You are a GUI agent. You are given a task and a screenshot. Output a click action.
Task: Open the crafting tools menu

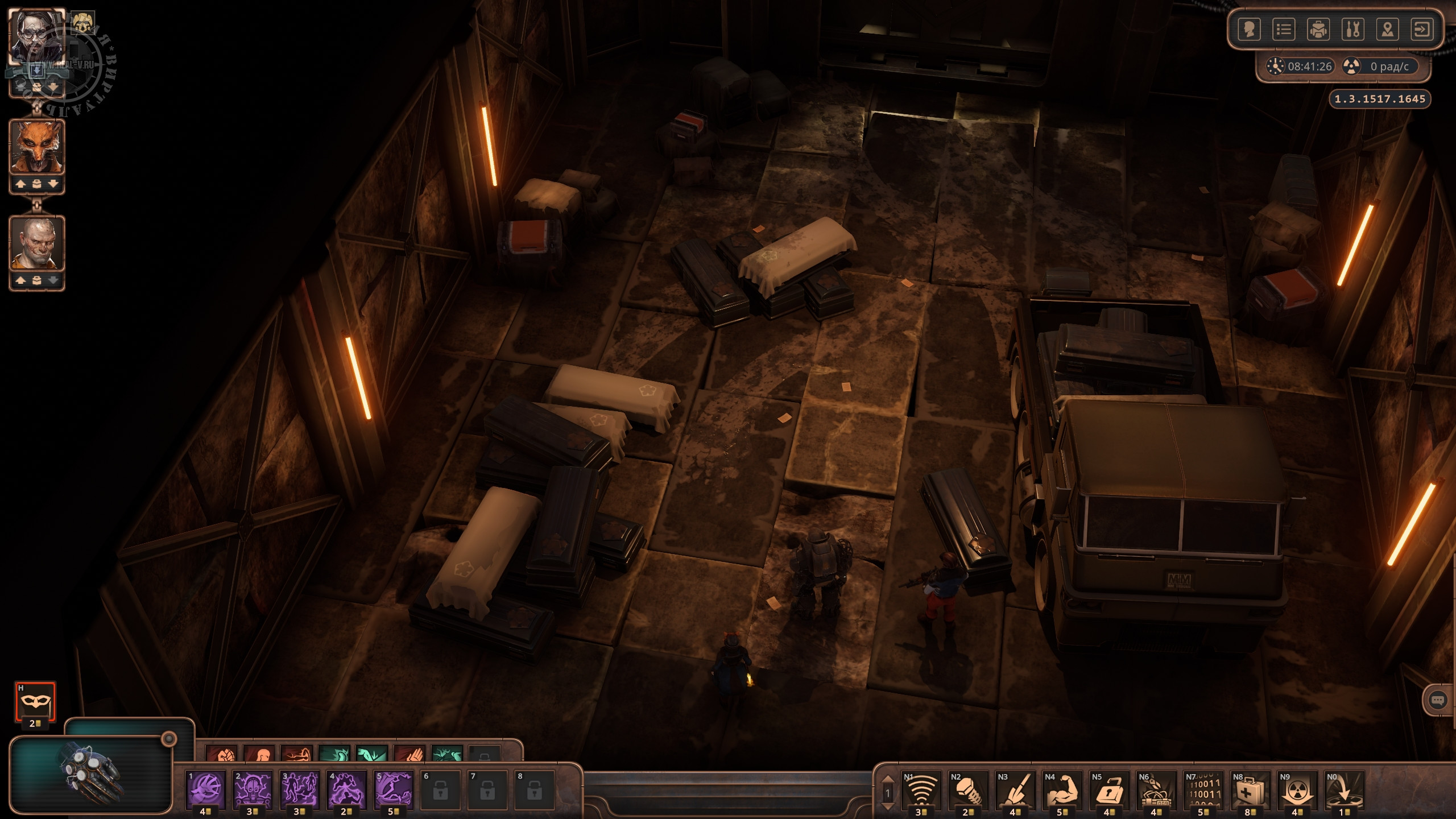click(x=1353, y=29)
